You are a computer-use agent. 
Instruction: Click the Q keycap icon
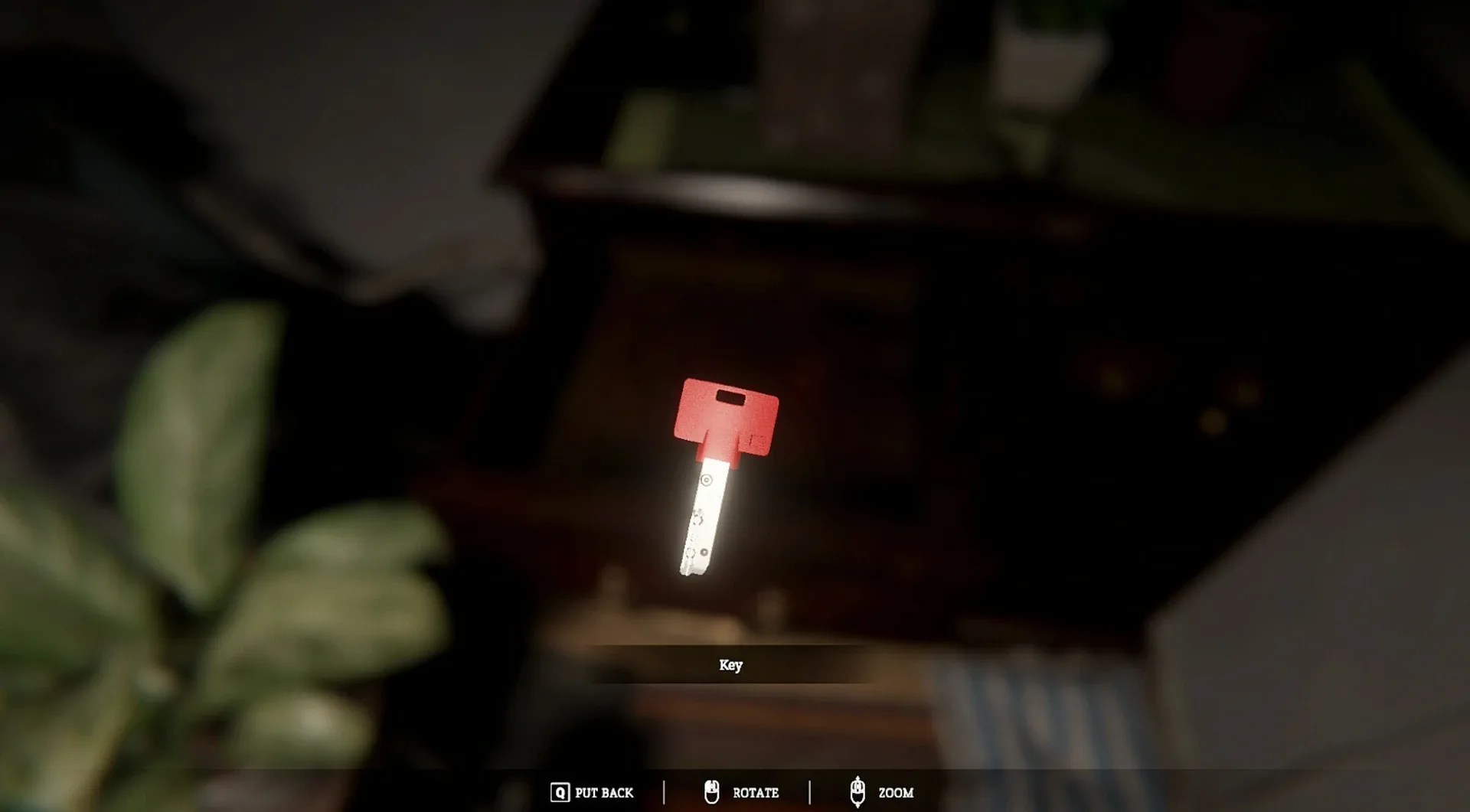click(560, 791)
